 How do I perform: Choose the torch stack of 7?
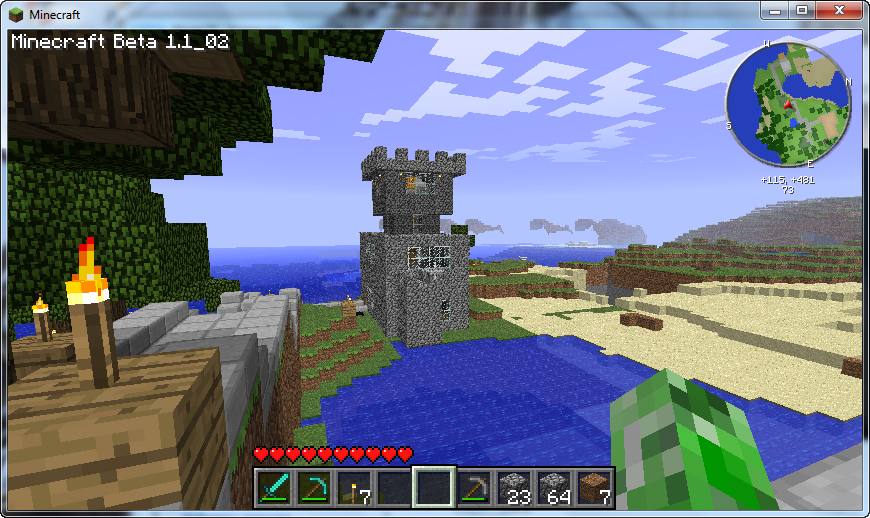[354, 487]
